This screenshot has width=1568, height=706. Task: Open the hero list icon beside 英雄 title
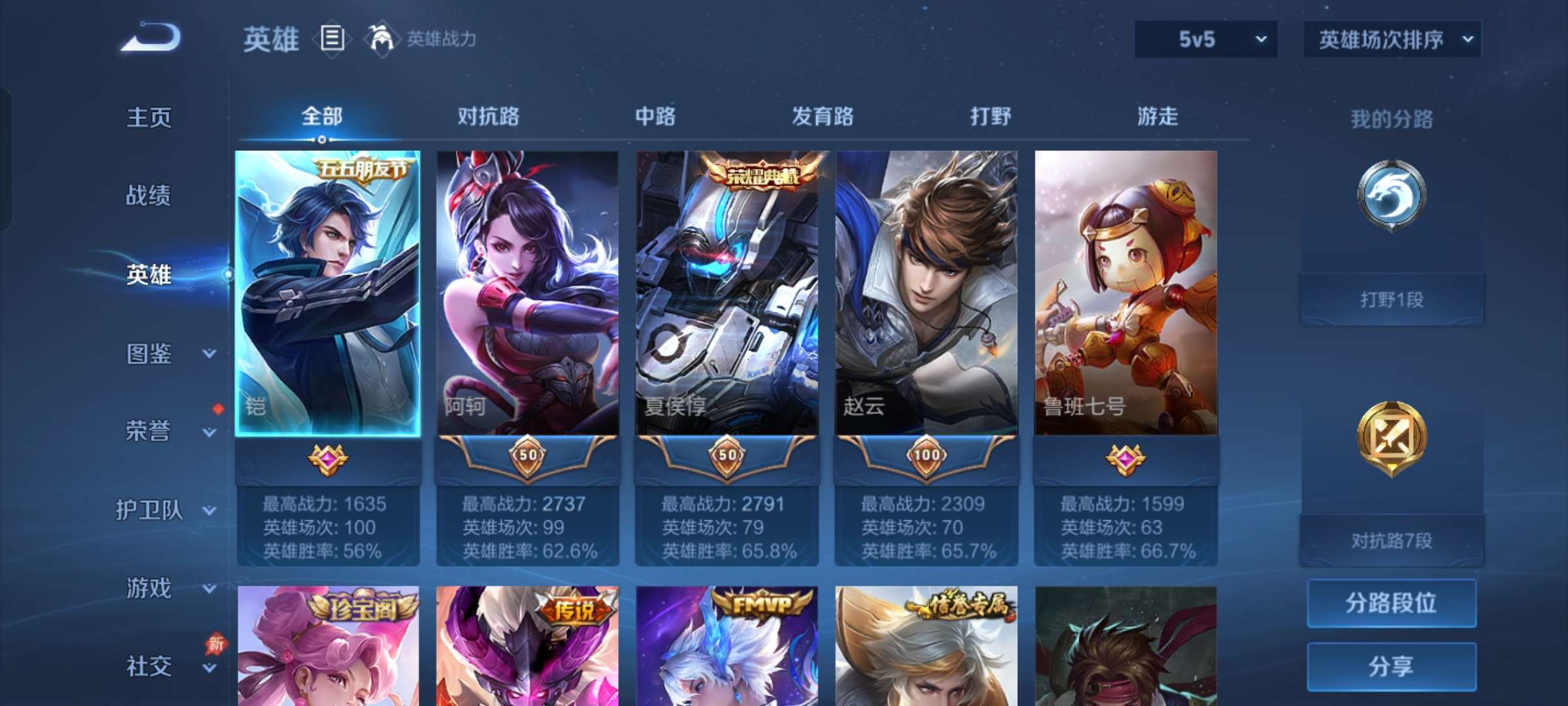pos(331,38)
